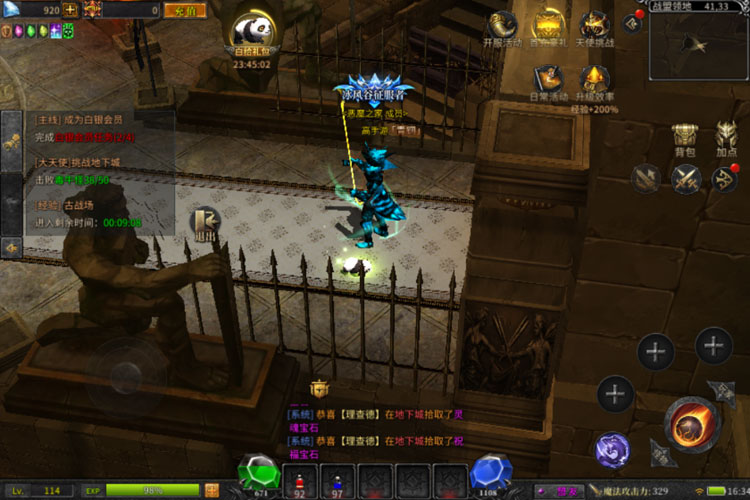Select the archangel dungeon challenge quest

pos(90,170)
